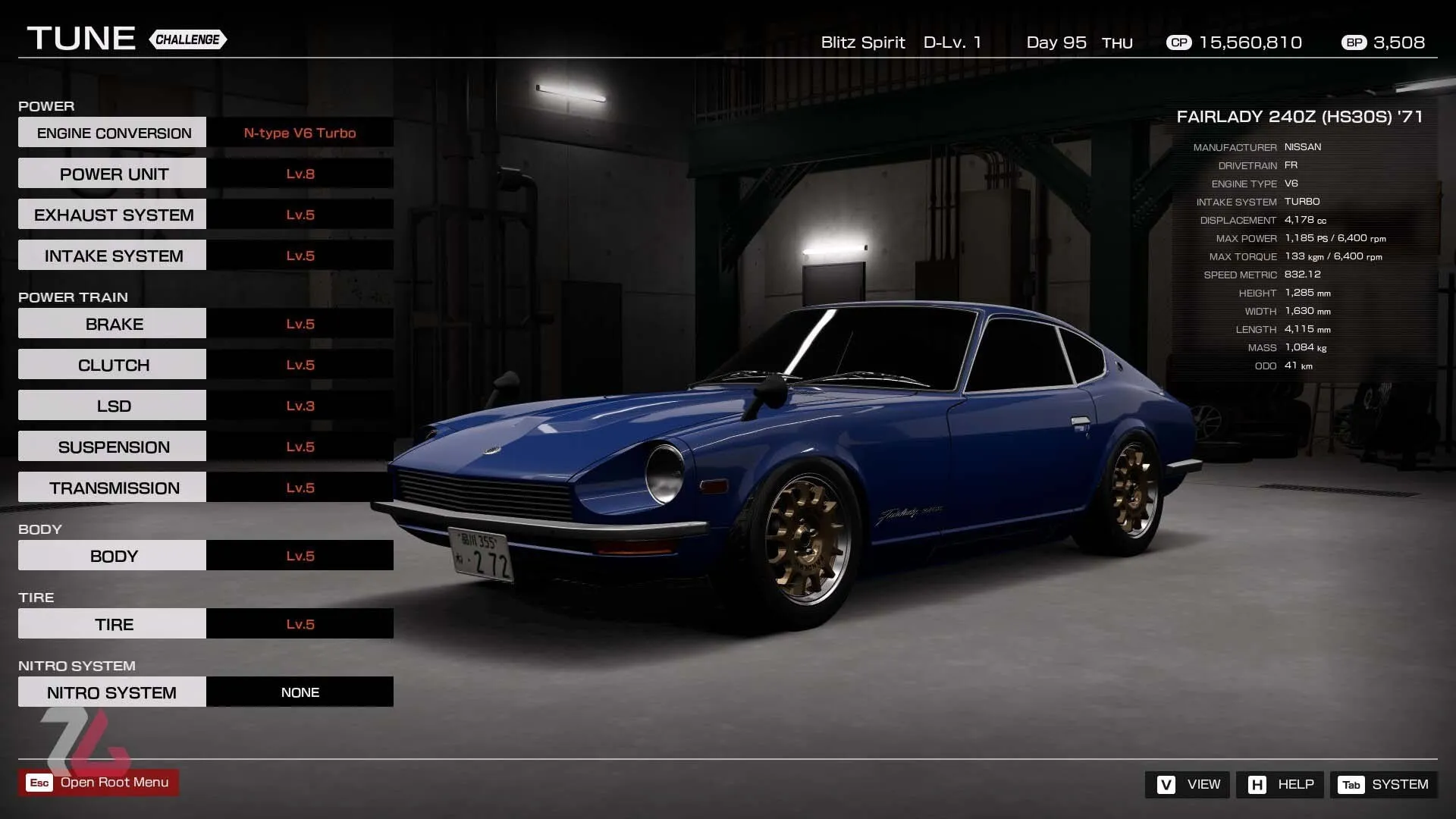Click the N-type V6 Turbo value
This screenshot has width=1456, height=819.
pos(300,133)
